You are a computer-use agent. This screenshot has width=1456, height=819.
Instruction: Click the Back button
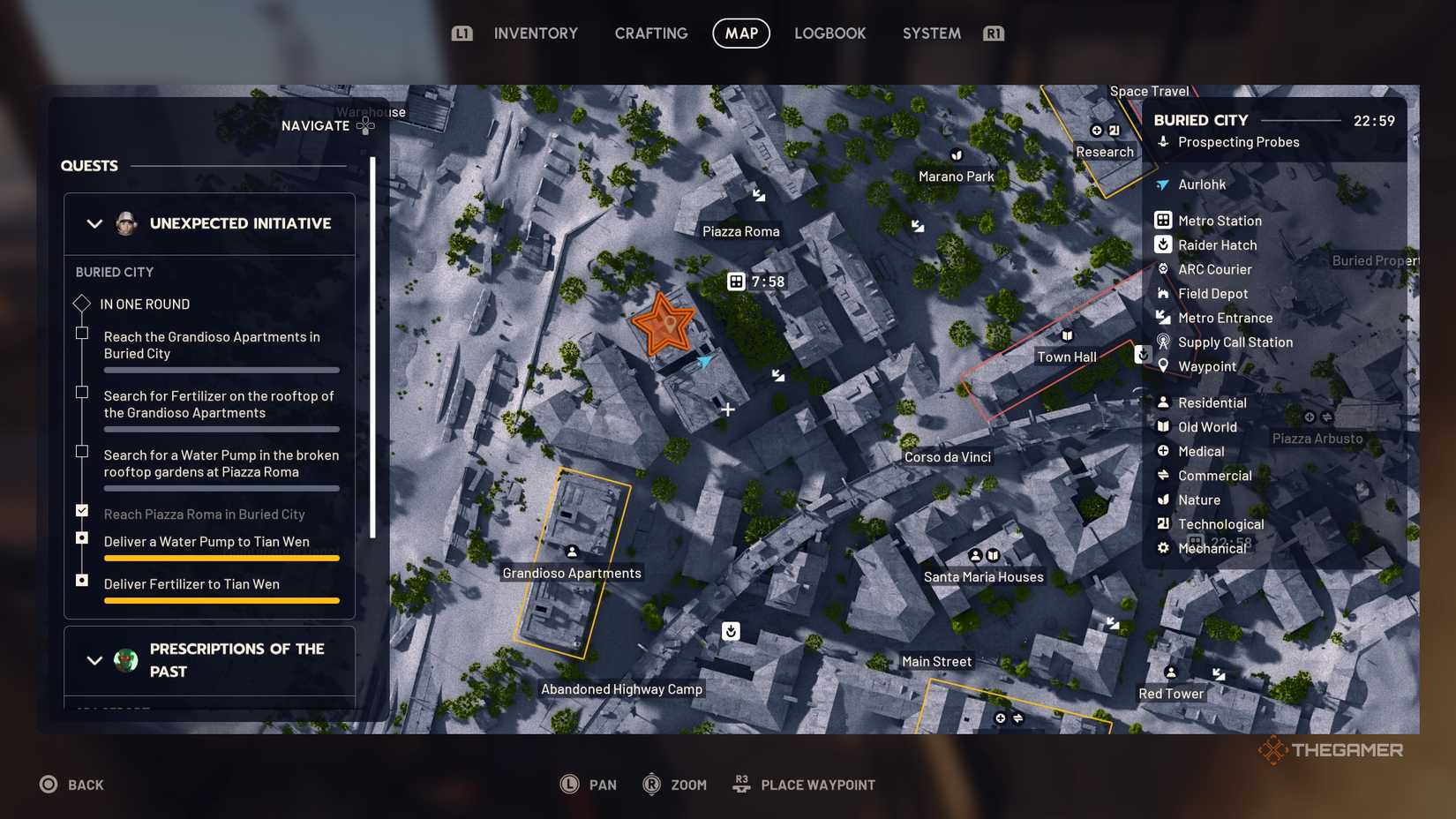(x=72, y=784)
